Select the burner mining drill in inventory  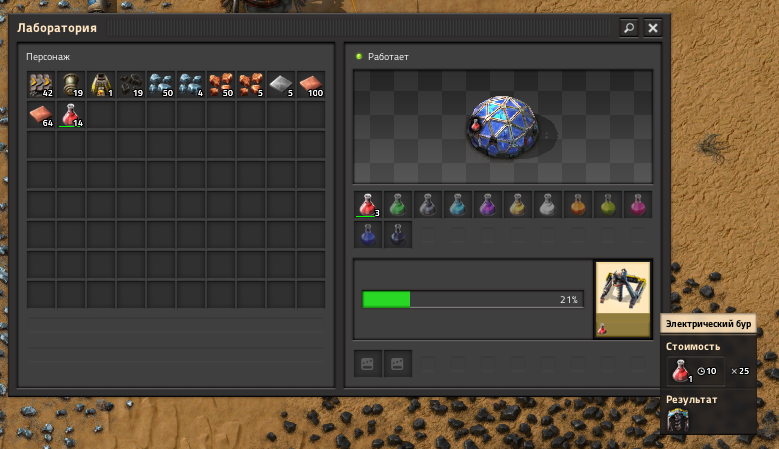[x=101, y=85]
